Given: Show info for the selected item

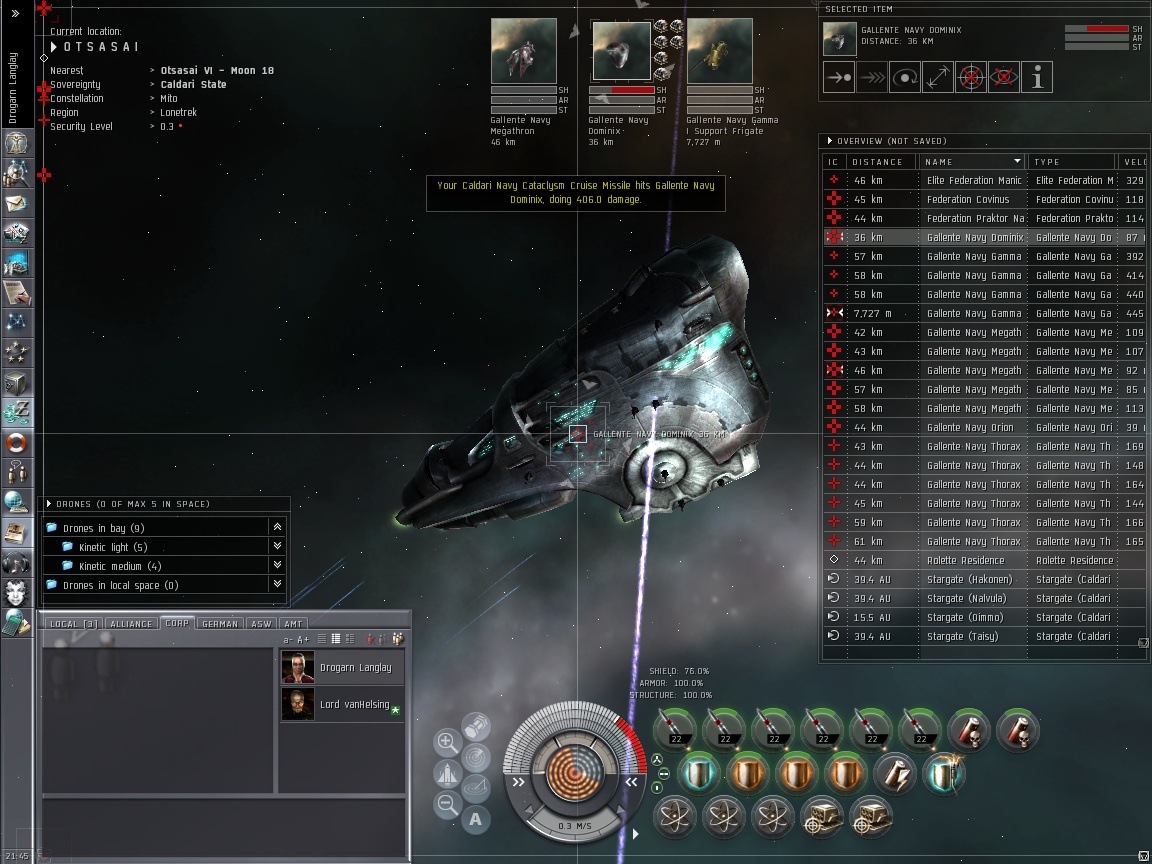Looking at the screenshot, I should click(1037, 77).
